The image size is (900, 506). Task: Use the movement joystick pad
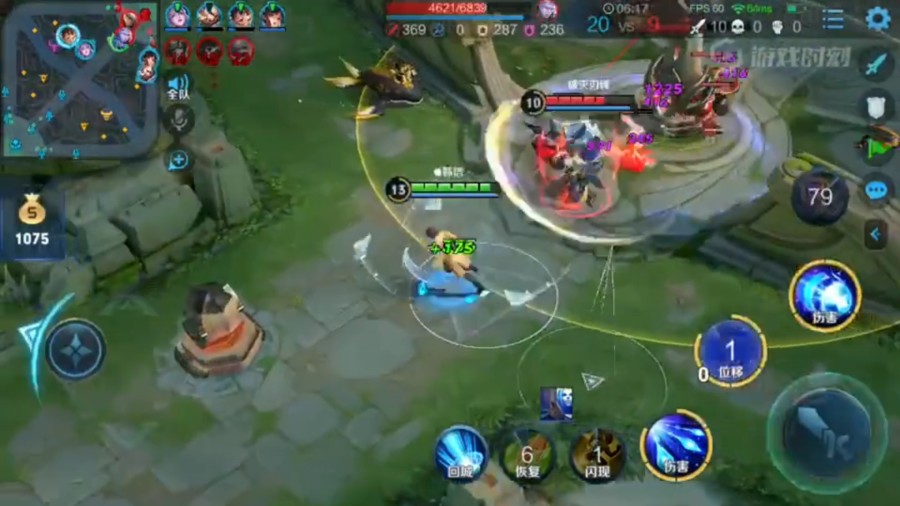click(76, 349)
